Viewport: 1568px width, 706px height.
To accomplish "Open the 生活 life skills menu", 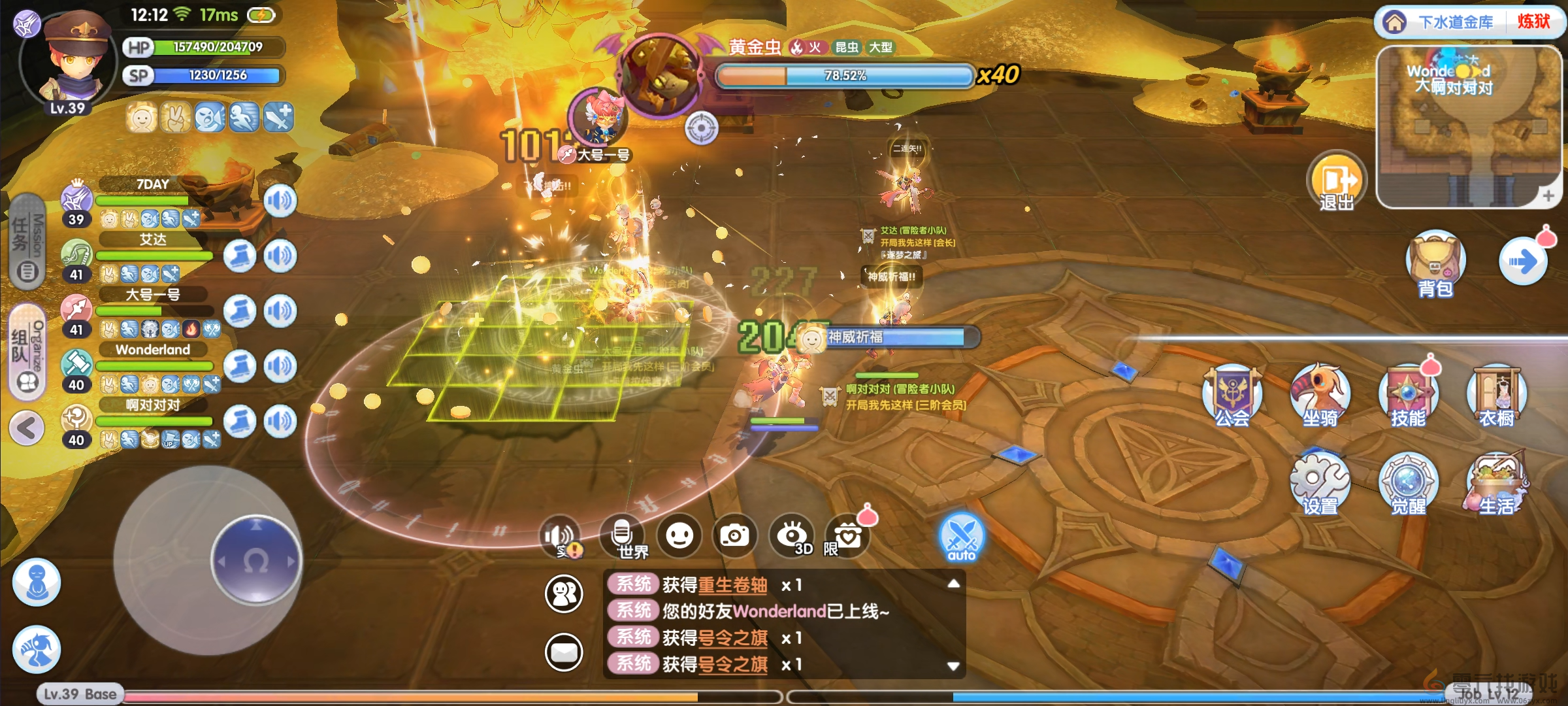I will click(1496, 484).
